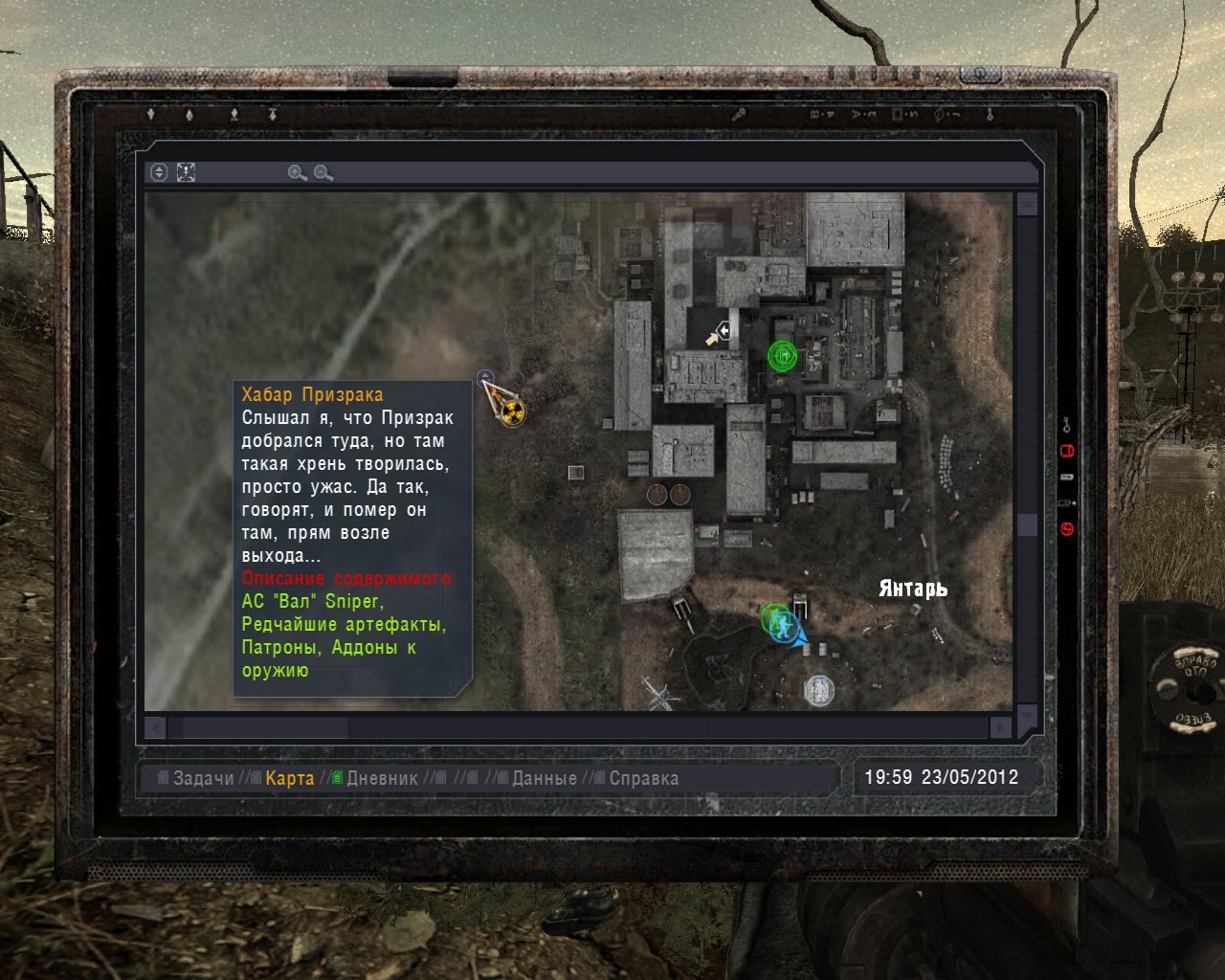The width and height of the screenshot is (1225, 980).
Task: Zoom in the map with plus magnifier
Action: coord(297,173)
